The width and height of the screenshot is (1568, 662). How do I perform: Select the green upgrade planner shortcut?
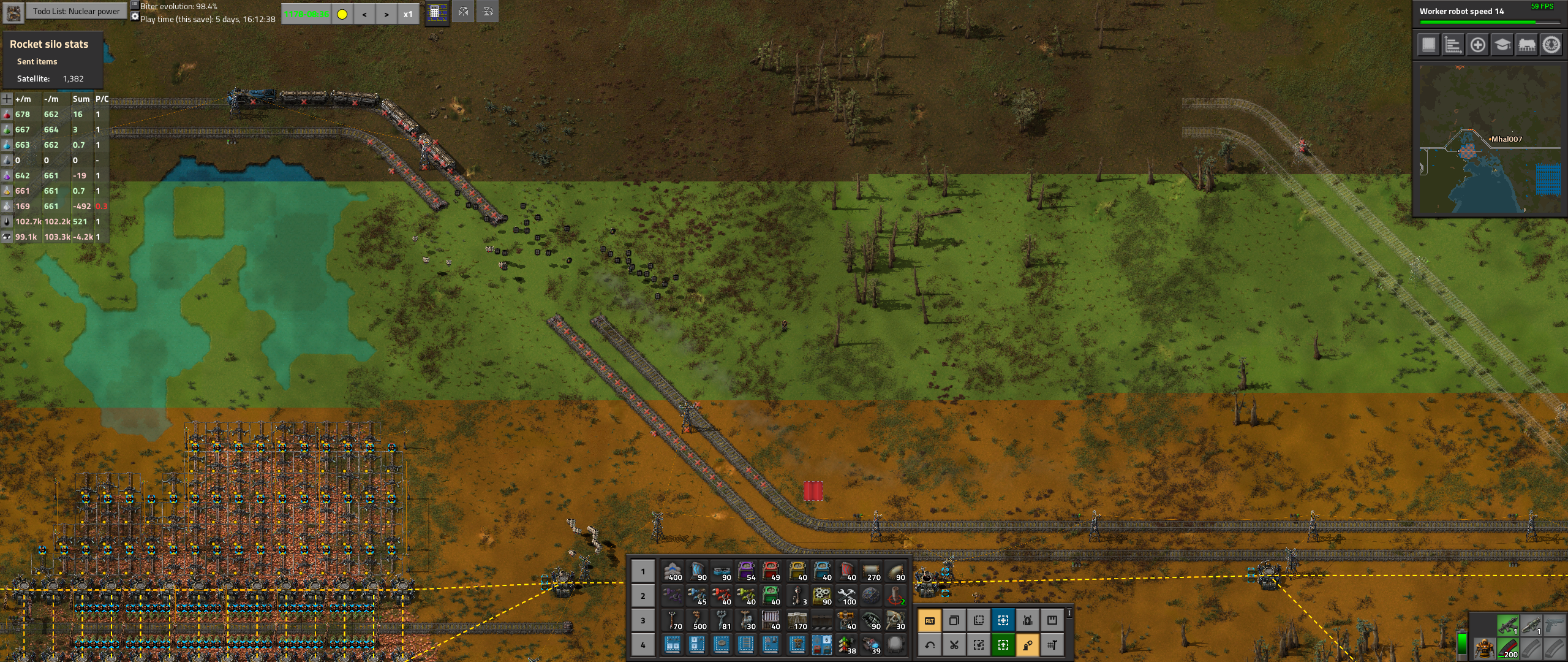(x=1002, y=644)
